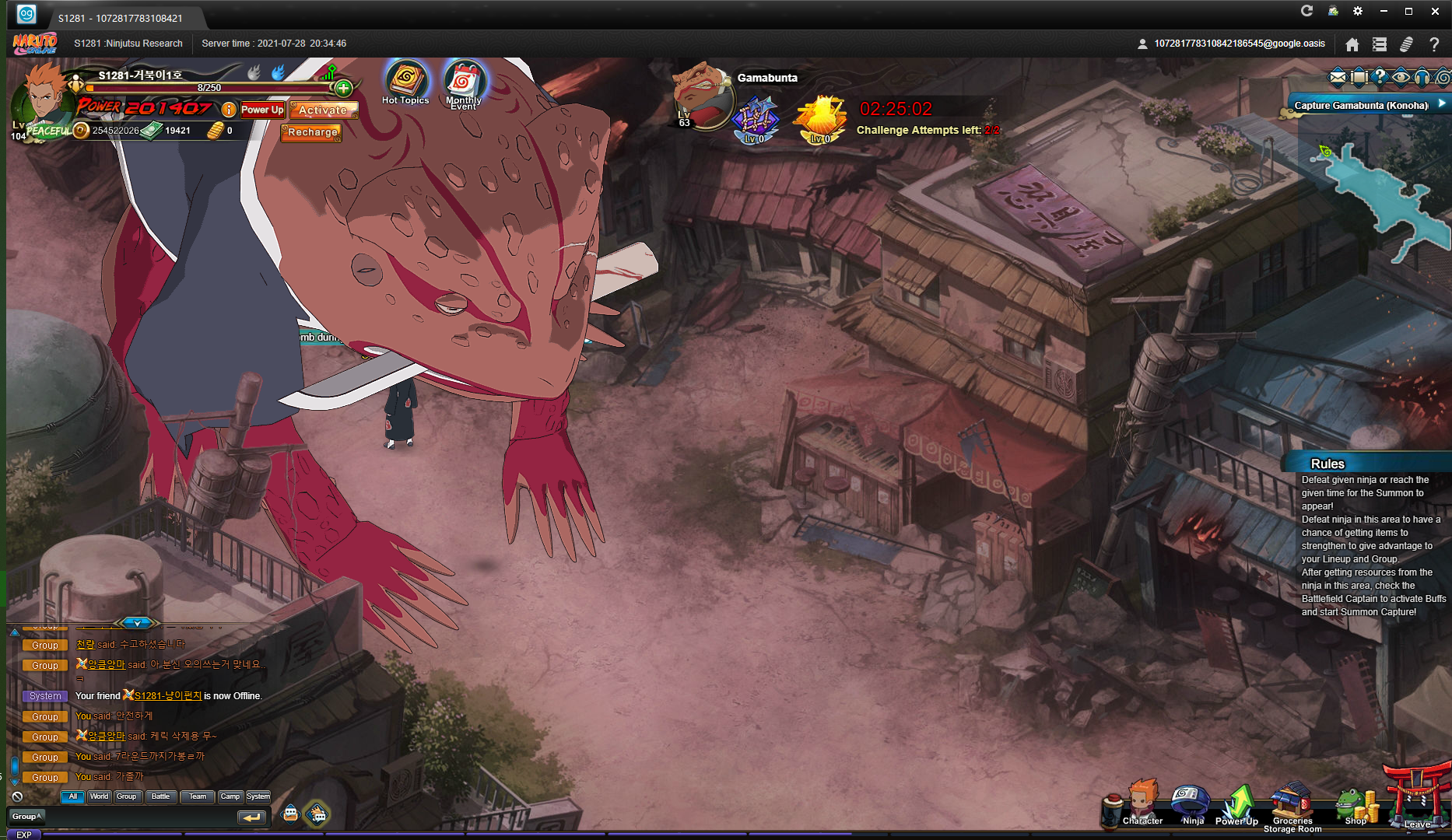The width and height of the screenshot is (1452, 840).
Task: Open the mail envelope icon
Action: coord(1338,76)
